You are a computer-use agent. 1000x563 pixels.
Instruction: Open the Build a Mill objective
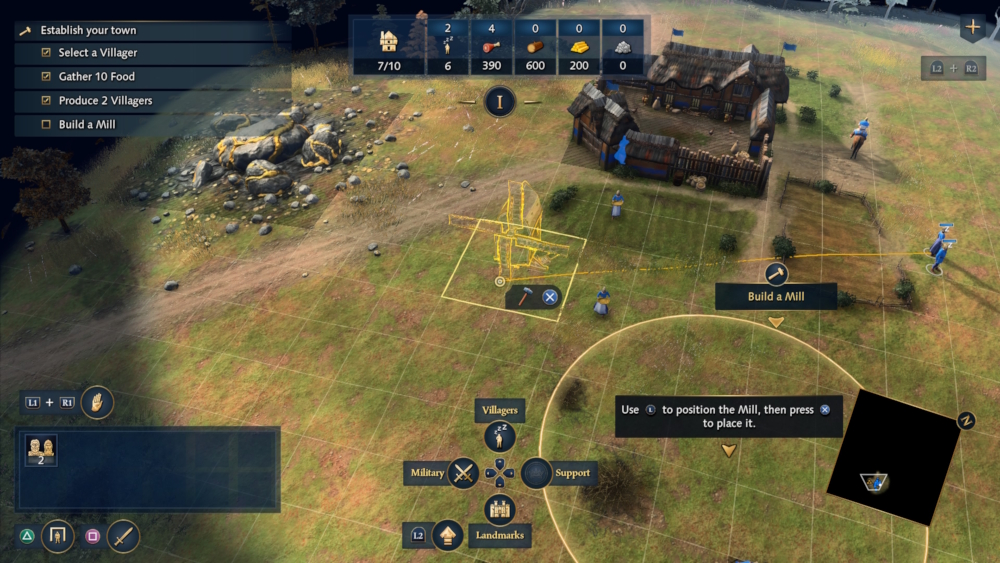[x=88, y=125]
